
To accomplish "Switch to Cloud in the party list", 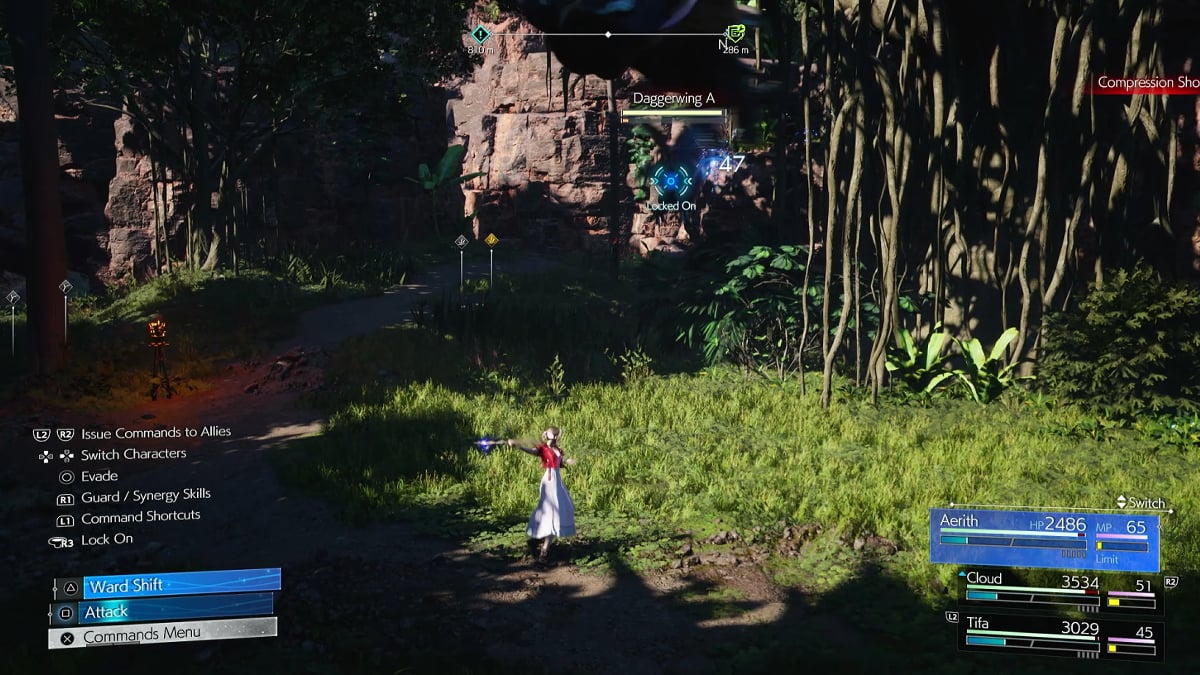I will (1060, 591).
